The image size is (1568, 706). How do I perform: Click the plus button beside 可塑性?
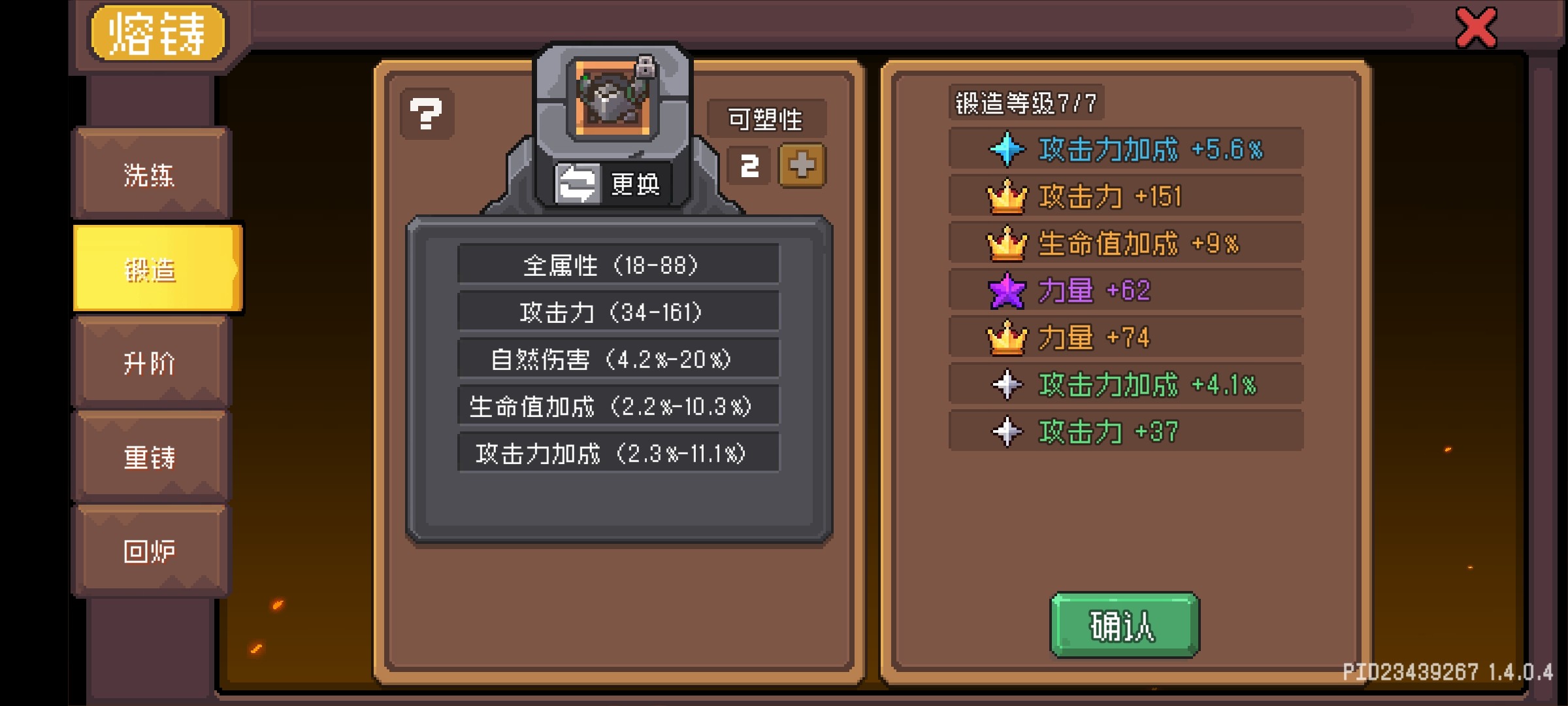[x=802, y=165]
